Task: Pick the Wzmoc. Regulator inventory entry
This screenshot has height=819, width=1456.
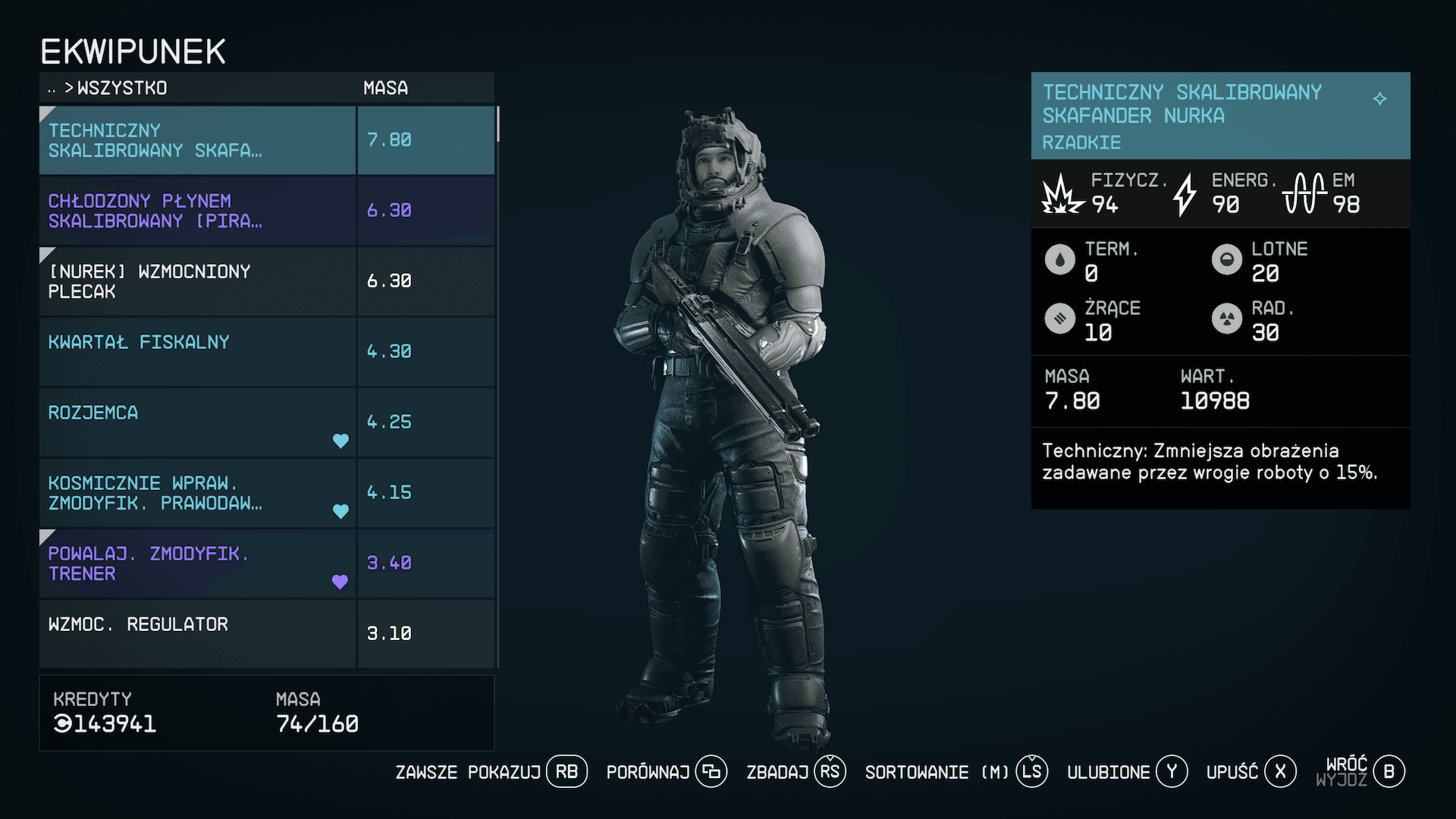Action: [x=197, y=634]
